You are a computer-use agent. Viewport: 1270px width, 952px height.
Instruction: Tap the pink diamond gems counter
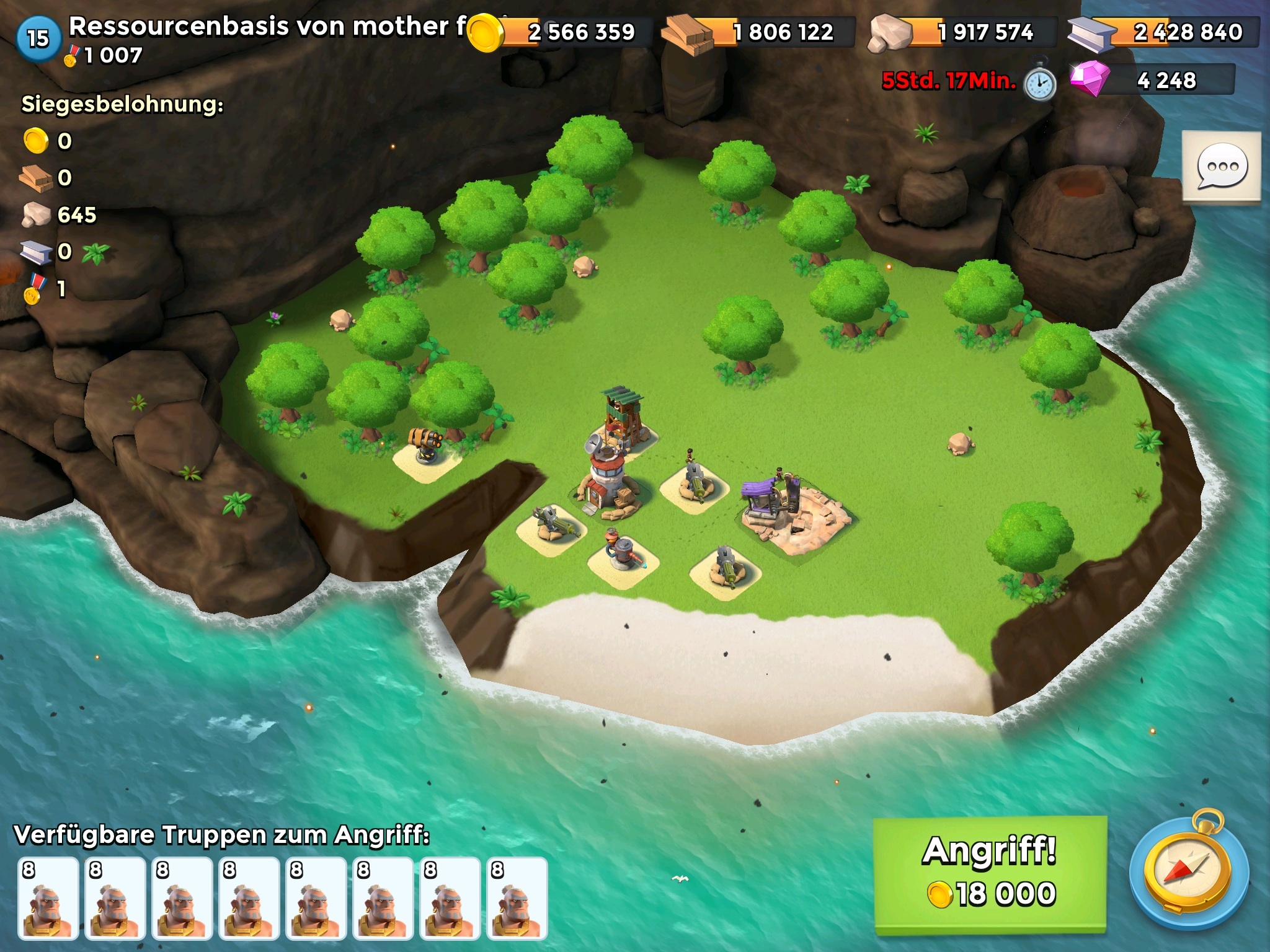coord(1152,81)
